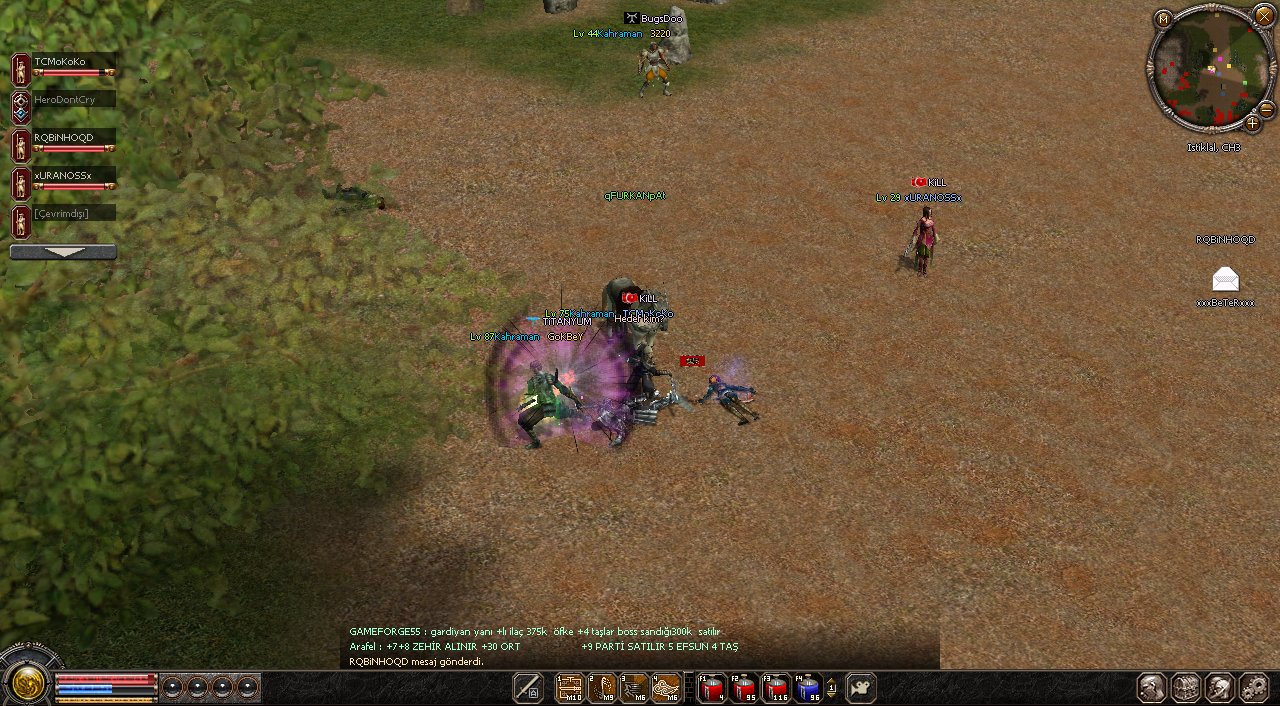1280x706 pixels.
Task: Close the minimap
Action: pyautogui.click(x=1264, y=16)
